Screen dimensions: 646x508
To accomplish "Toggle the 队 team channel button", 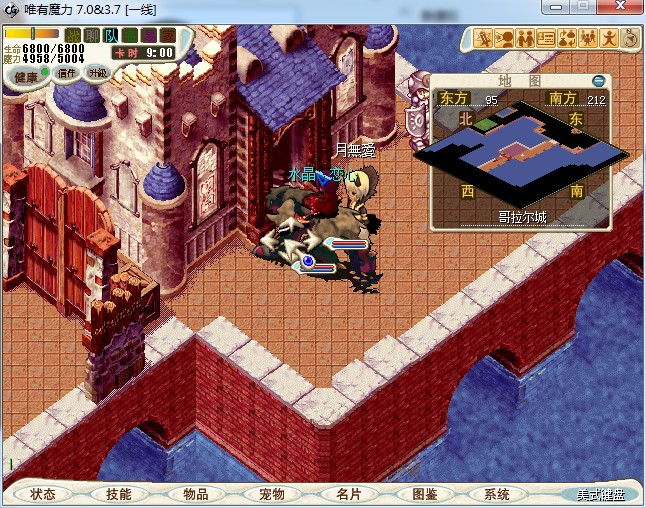I will (111, 36).
